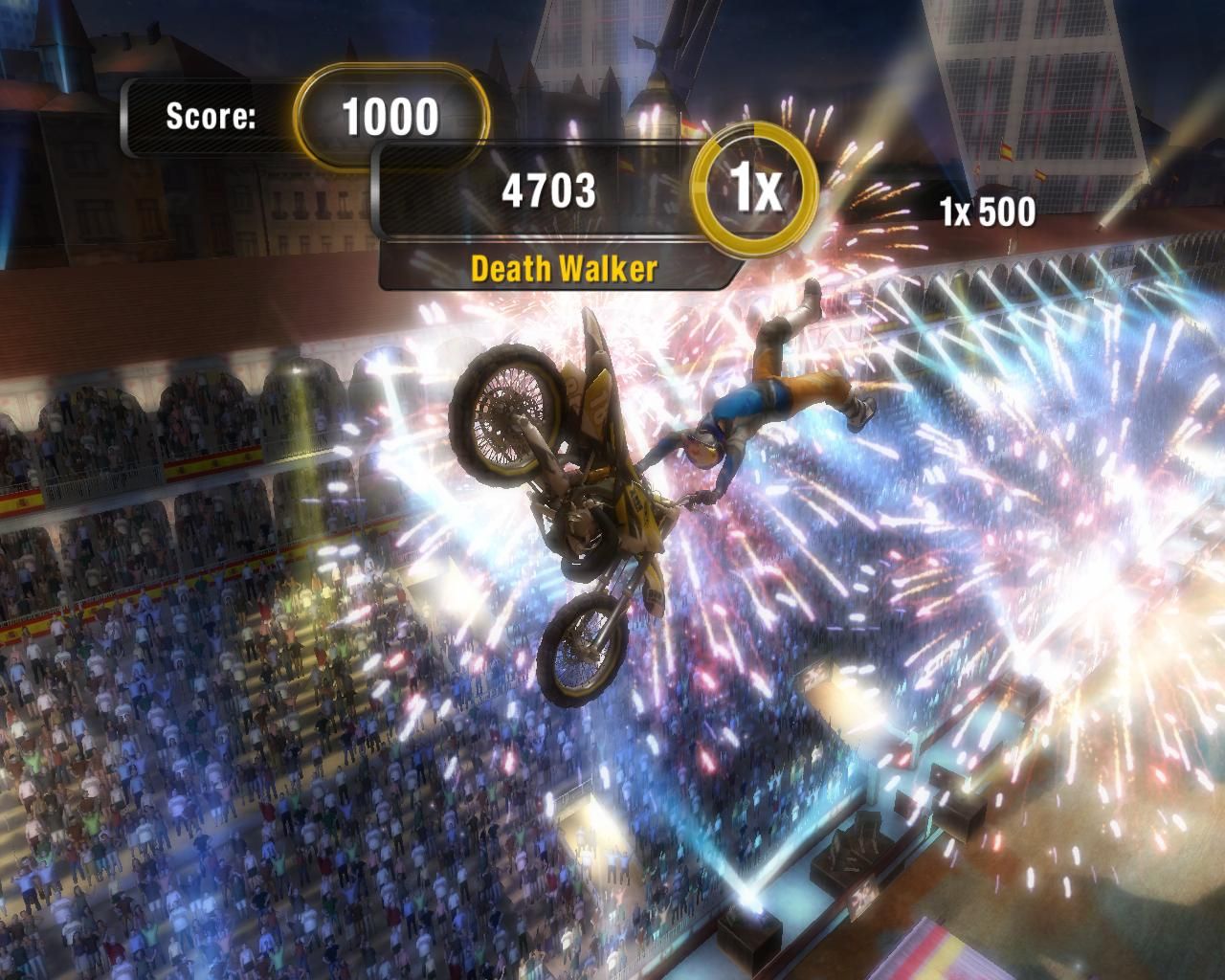This screenshot has height=980, width=1225.
Task: Click the 4703 trick points counter
Action: pos(550,189)
